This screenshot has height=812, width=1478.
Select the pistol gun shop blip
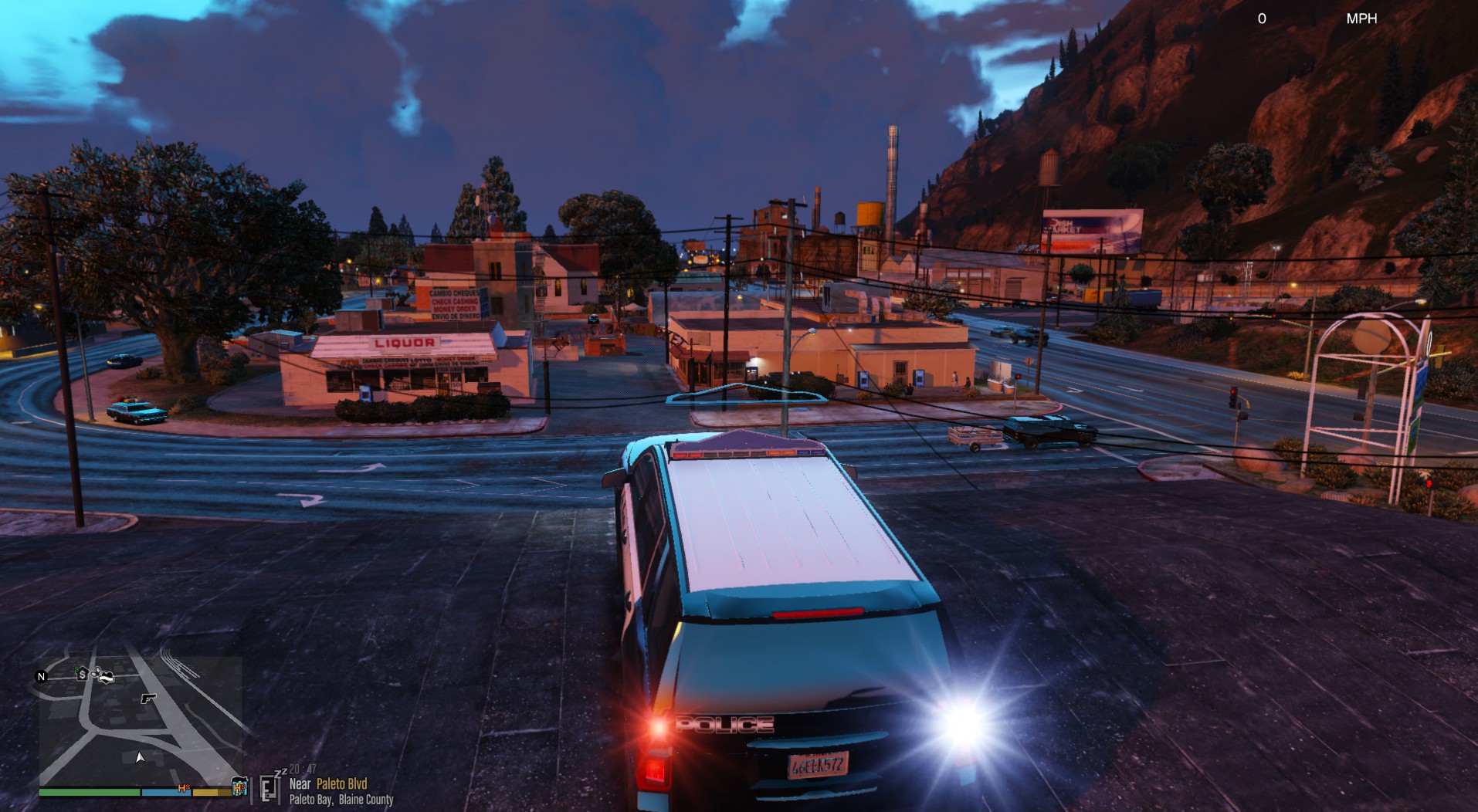[x=148, y=698]
